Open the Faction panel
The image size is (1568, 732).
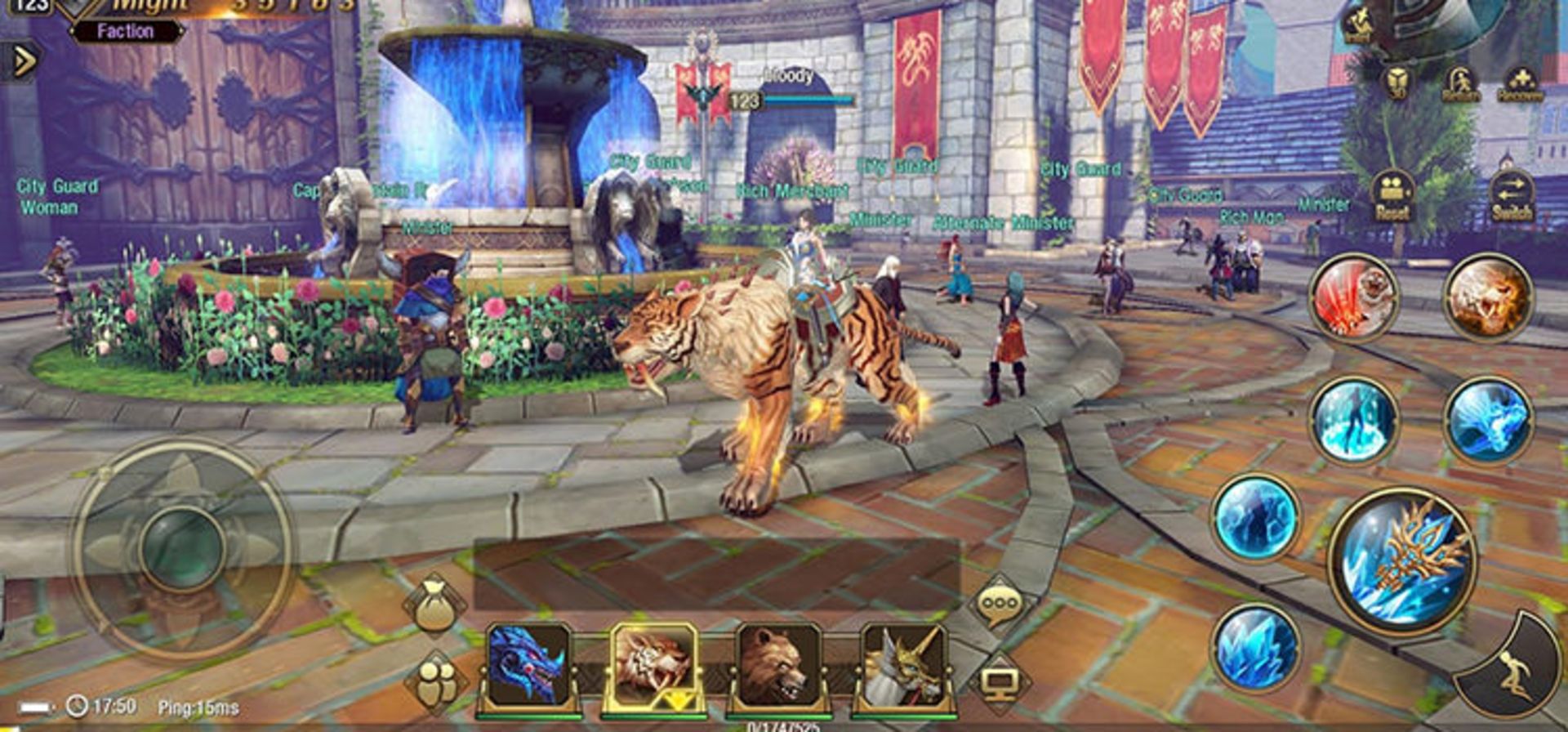tap(125, 32)
